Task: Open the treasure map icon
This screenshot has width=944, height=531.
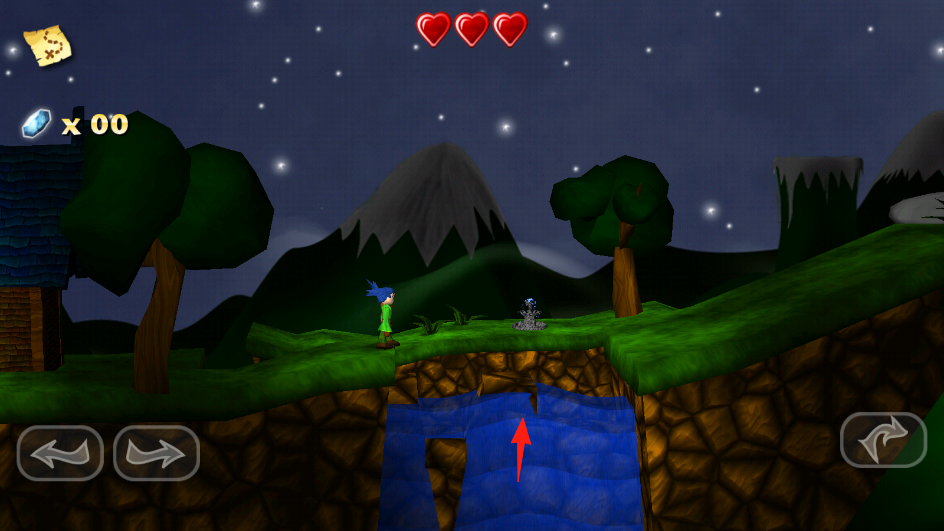Action: coord(47,45)
